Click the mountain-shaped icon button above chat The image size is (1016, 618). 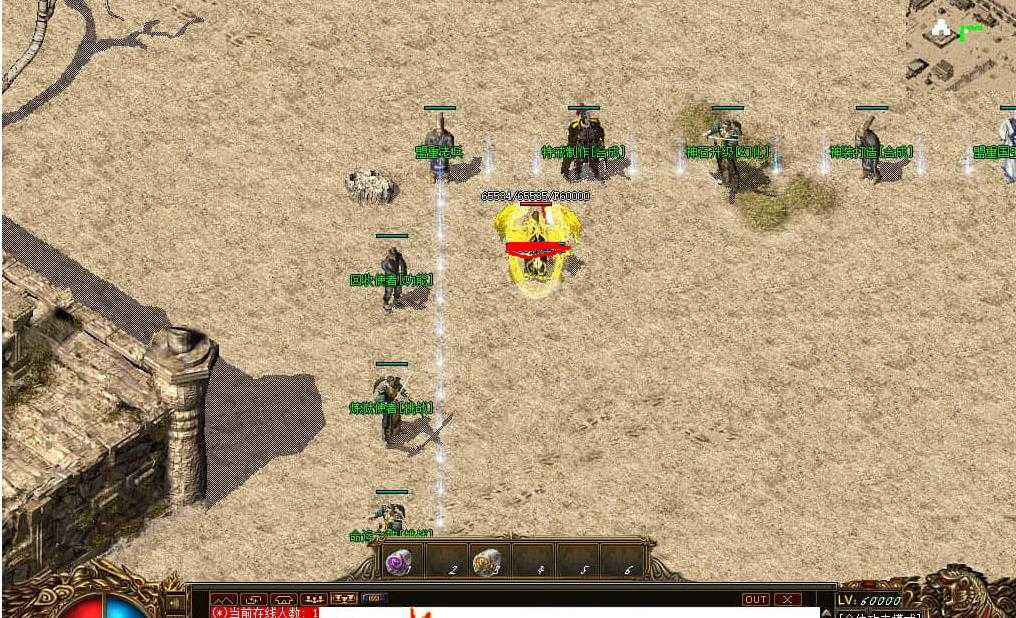tap(223, 599)
